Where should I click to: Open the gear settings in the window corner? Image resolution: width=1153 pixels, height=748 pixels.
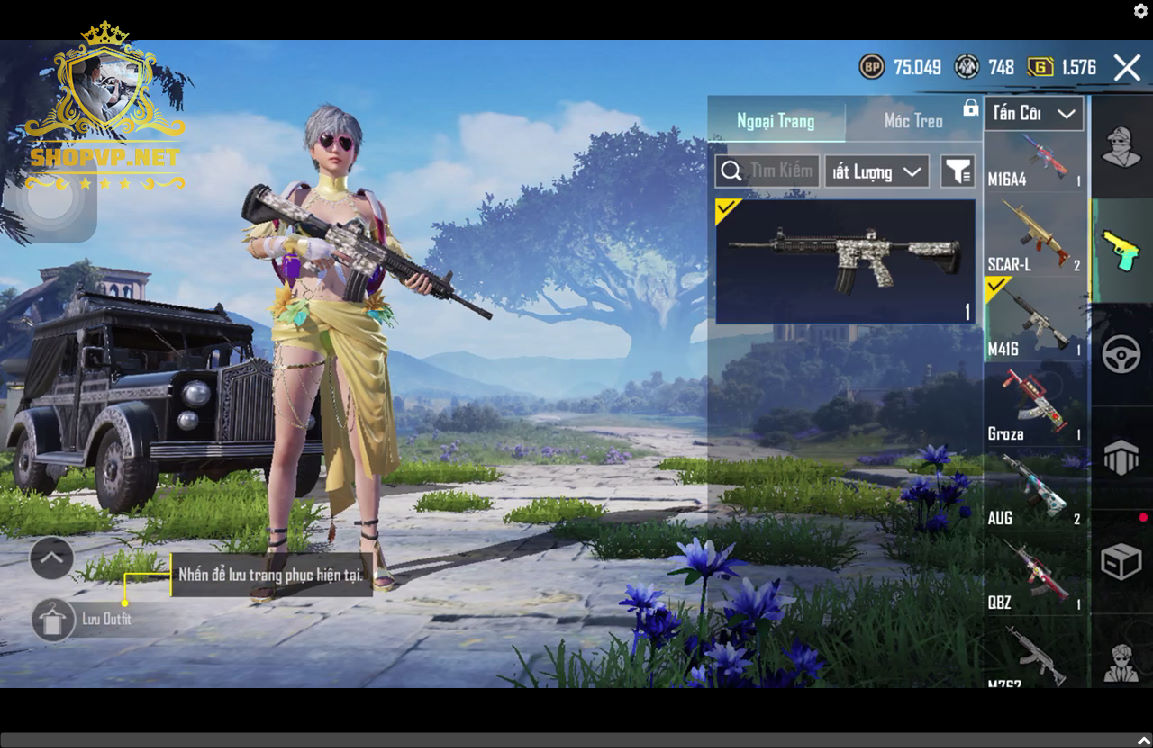tap(1141, 11)
